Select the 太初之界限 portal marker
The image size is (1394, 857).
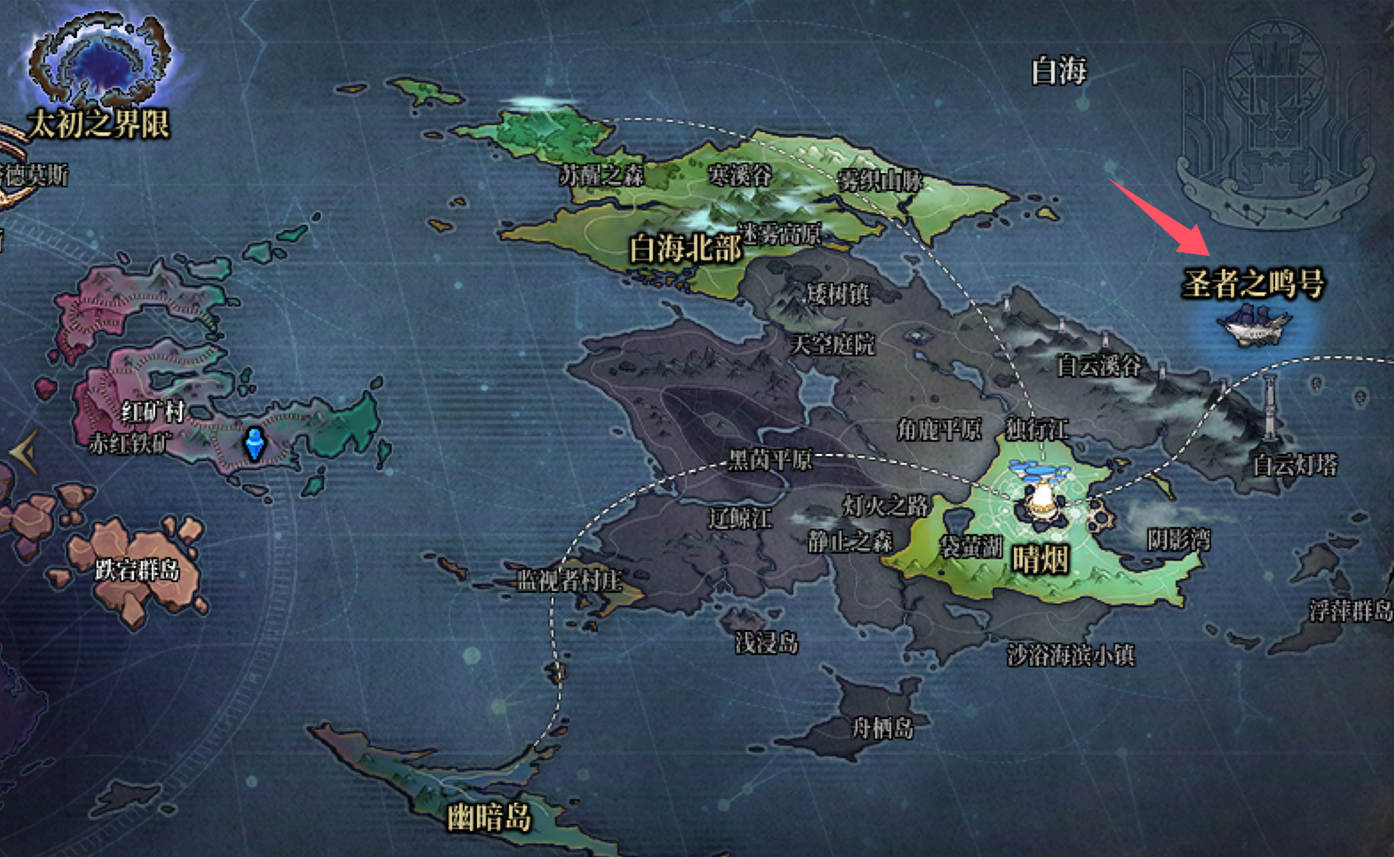98,70
